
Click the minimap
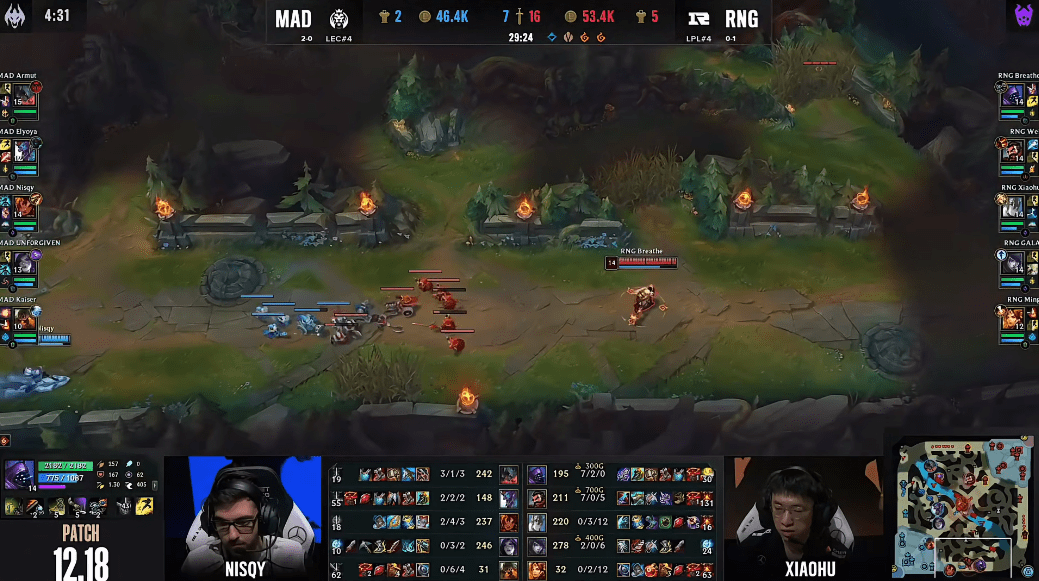tap(965, 508)
